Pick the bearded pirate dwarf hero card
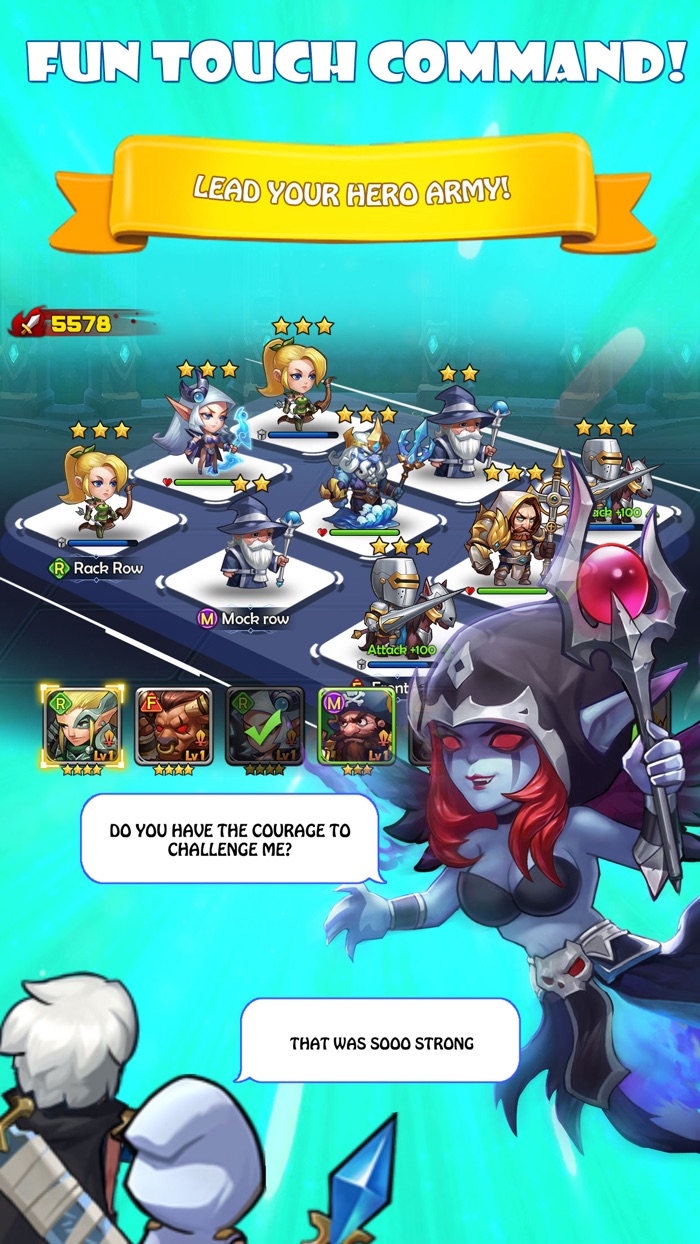This screenshot has width=700, height=1244. (x=356, y=726)
